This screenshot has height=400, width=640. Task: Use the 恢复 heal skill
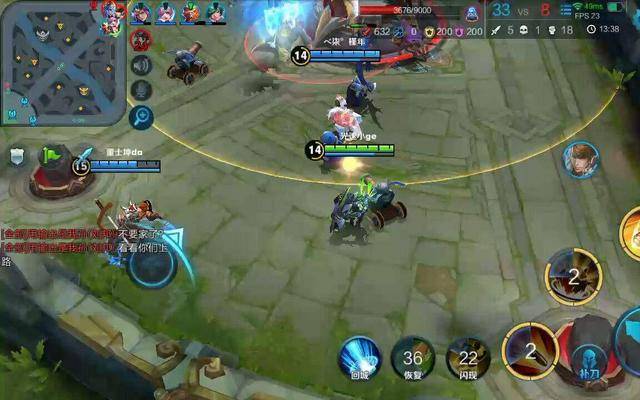pos(412,357)
